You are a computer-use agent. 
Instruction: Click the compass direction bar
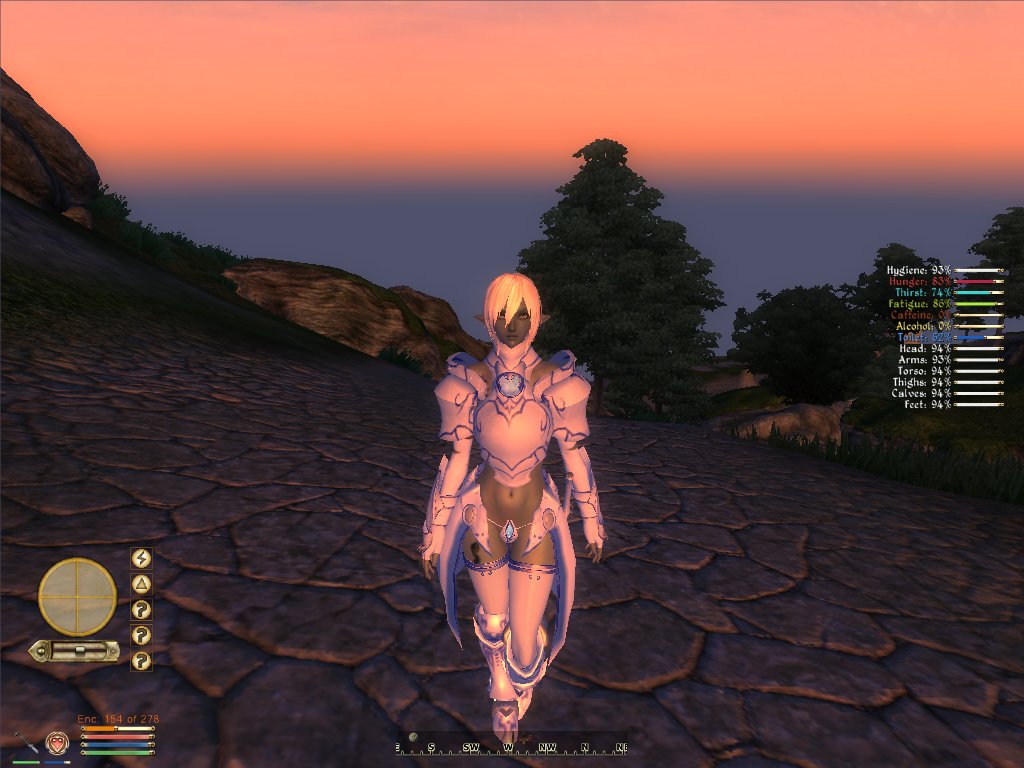[x=511, y=747]
